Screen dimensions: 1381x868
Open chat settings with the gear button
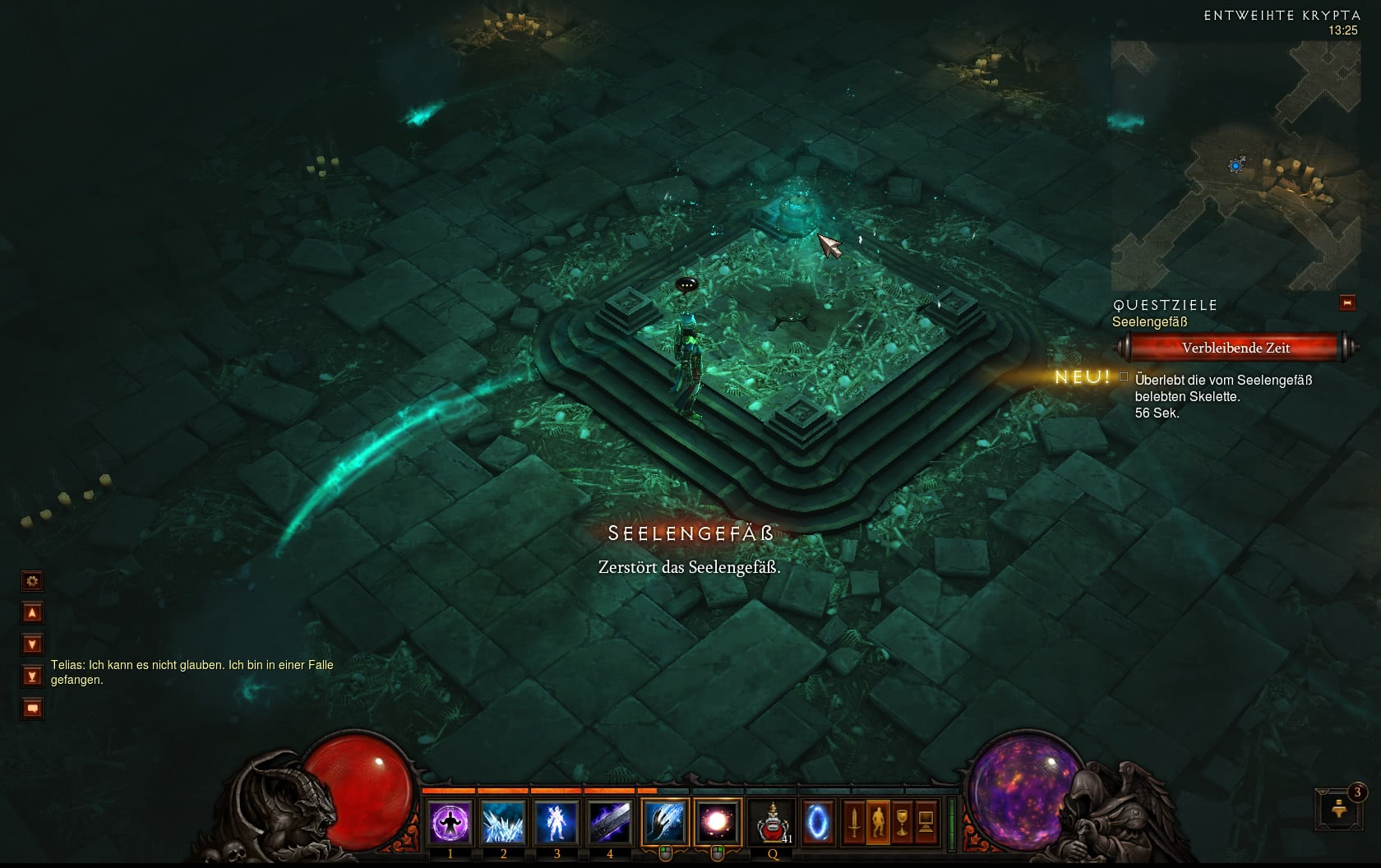[32, 581]
